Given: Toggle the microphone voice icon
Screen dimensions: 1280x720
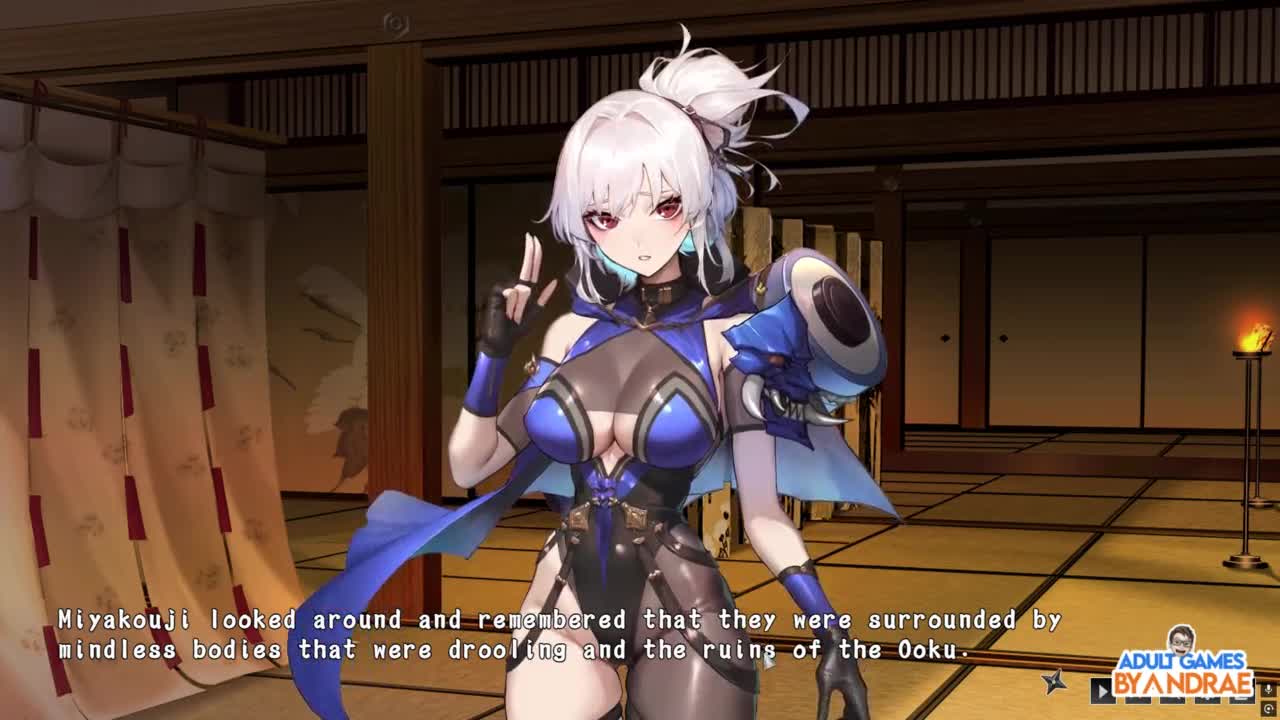Looking at the screenshot, I should pos(1268,689).
